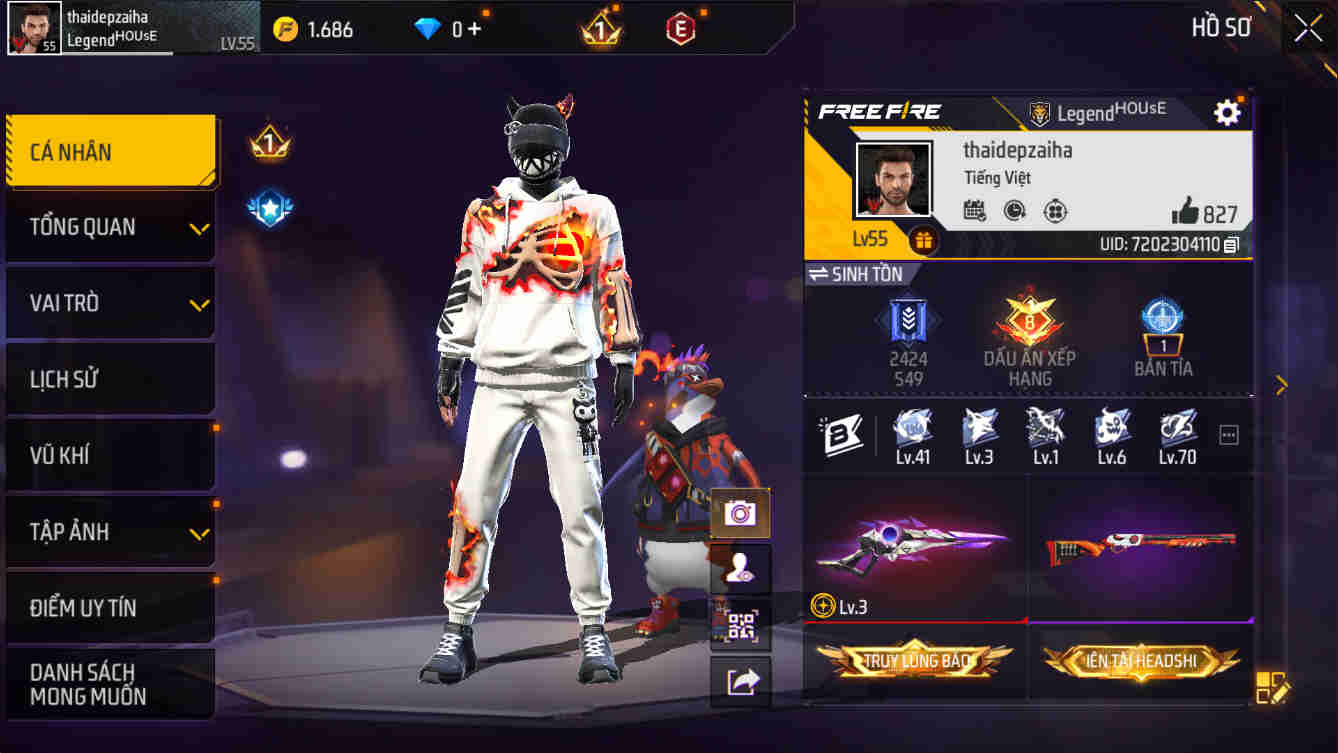Open the VŨ KHÍ menu item
1338x753 pixels.
point(110,455)
